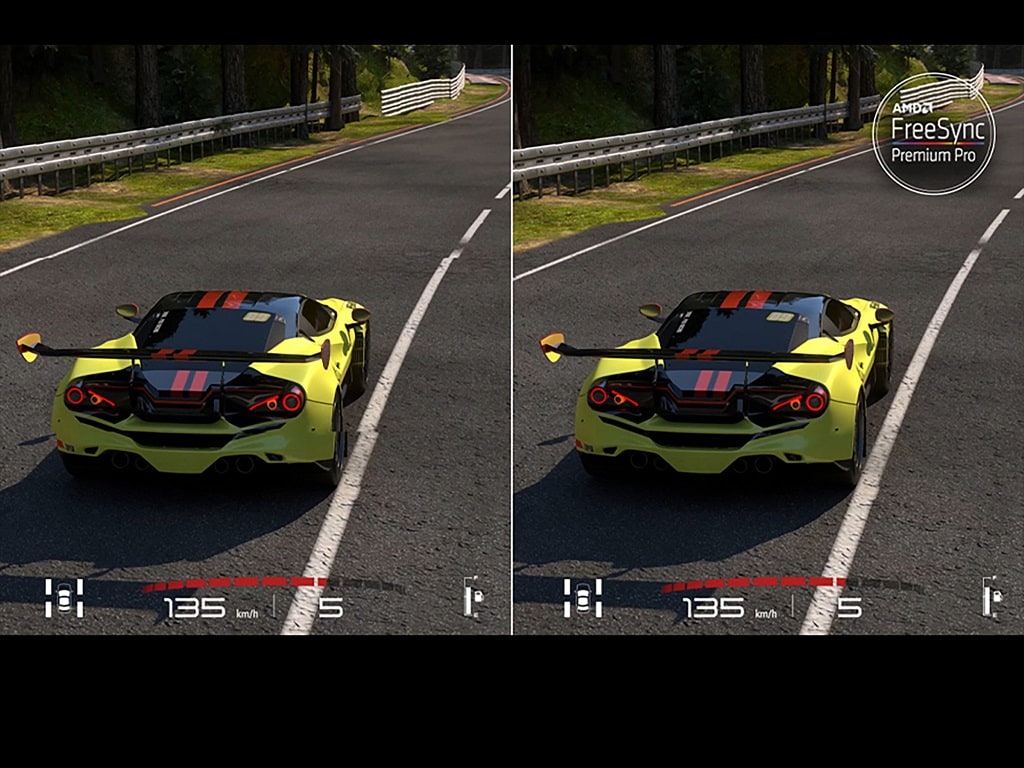Click the AMD FreeSync Premium Pro badge

(933, 133)
